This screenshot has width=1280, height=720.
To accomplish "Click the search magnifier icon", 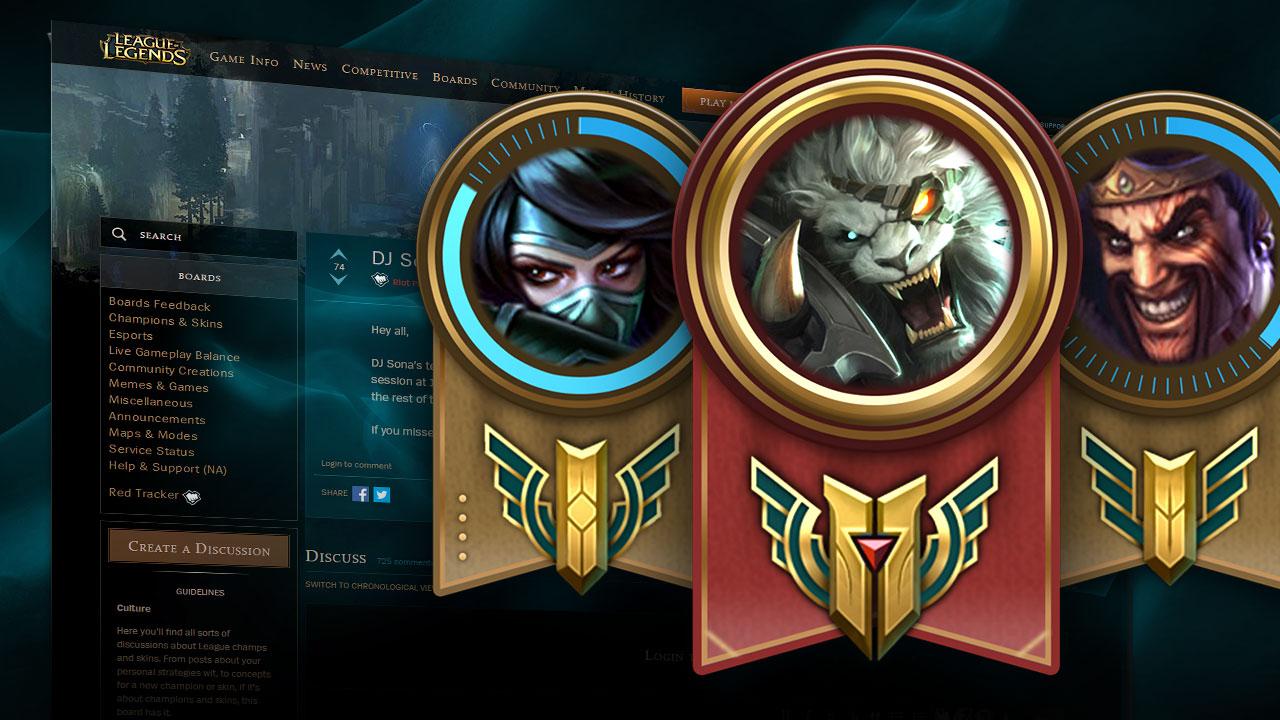I will (119, 235).
